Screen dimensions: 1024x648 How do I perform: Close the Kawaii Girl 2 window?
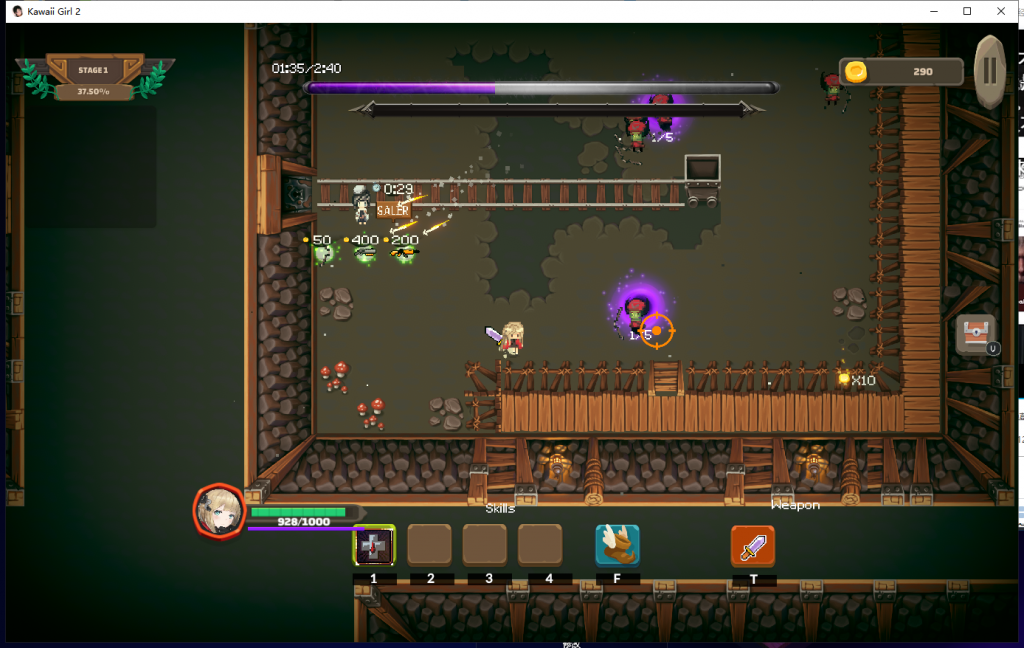pos(1001,11)
